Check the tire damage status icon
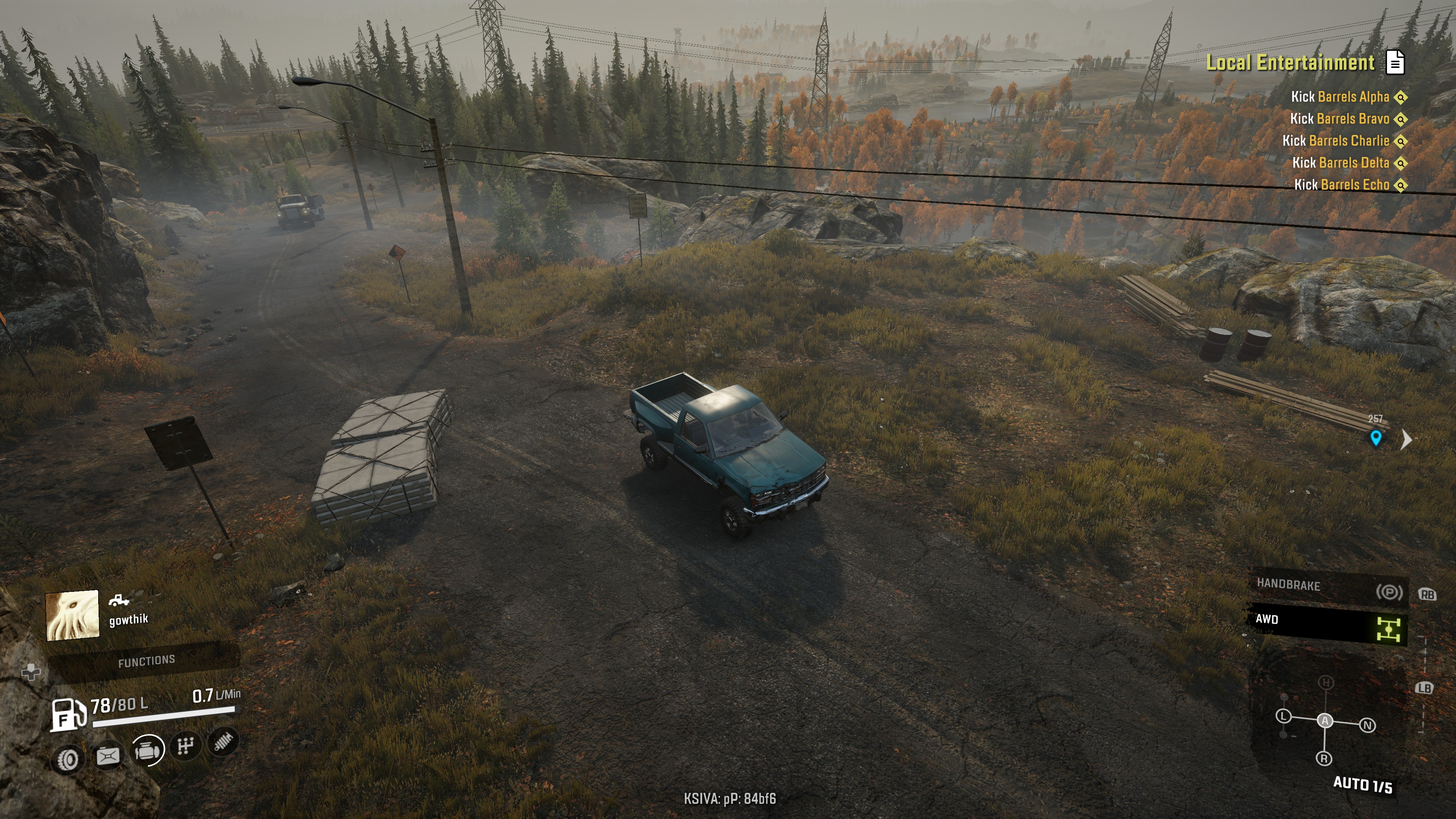The image size is (1456, 819). (68, 759)
